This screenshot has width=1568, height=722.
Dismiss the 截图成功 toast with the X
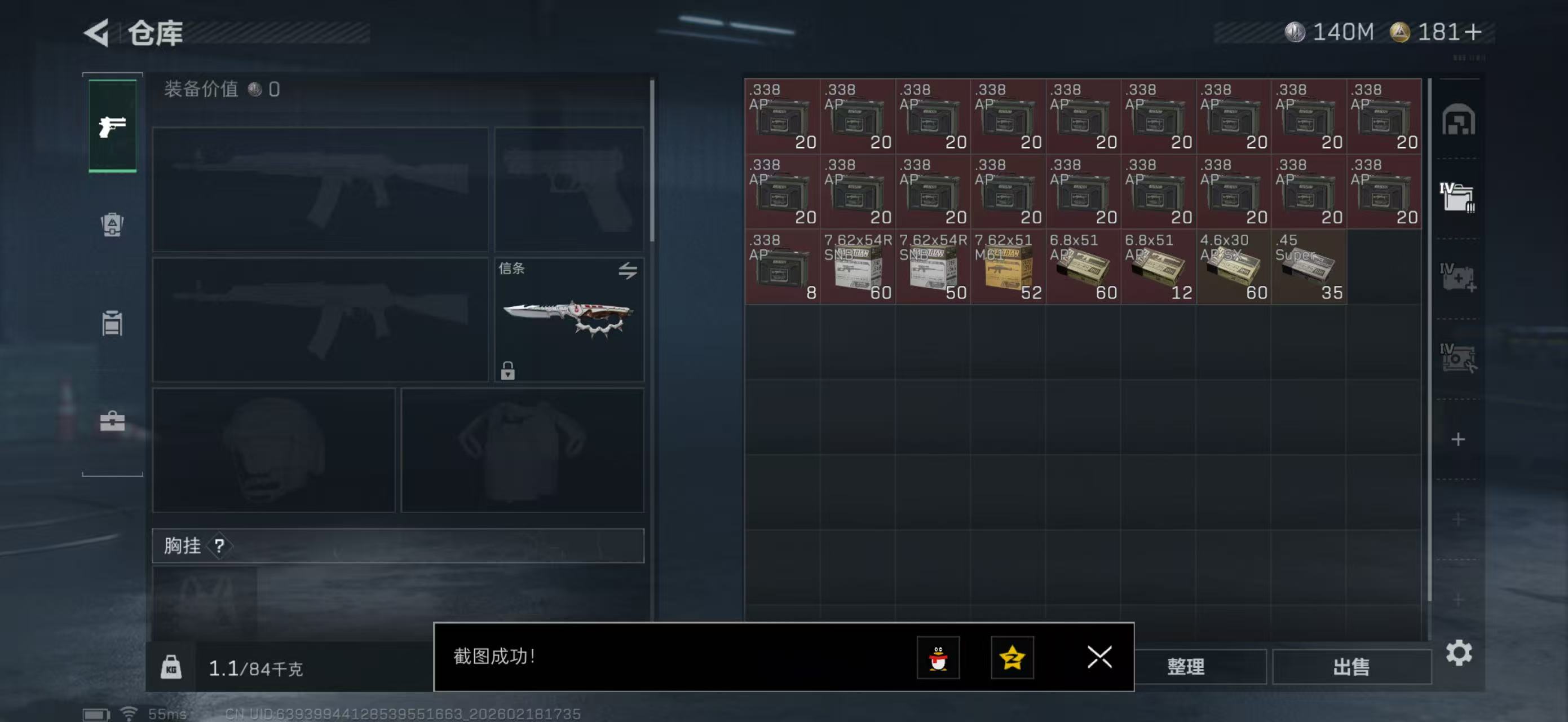click(x=1099, y=658)
